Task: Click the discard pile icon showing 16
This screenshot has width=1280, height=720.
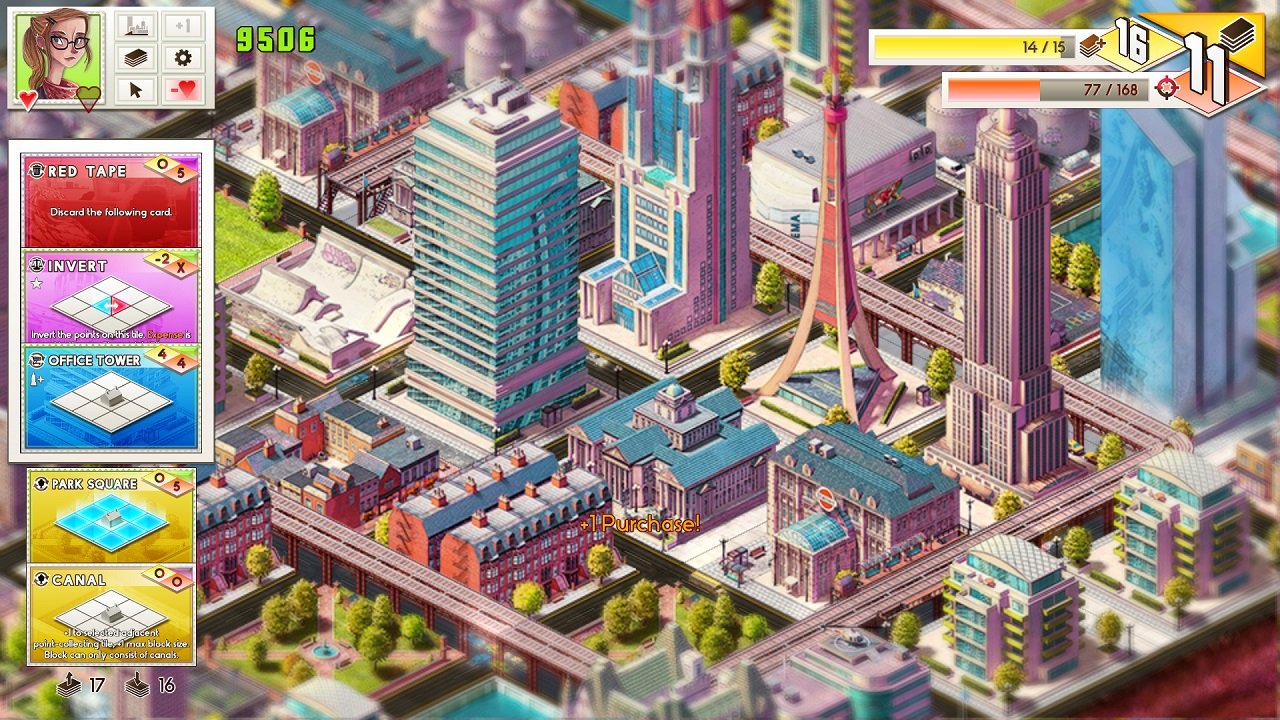Action: pyautogui.click(x=138, y=688)
